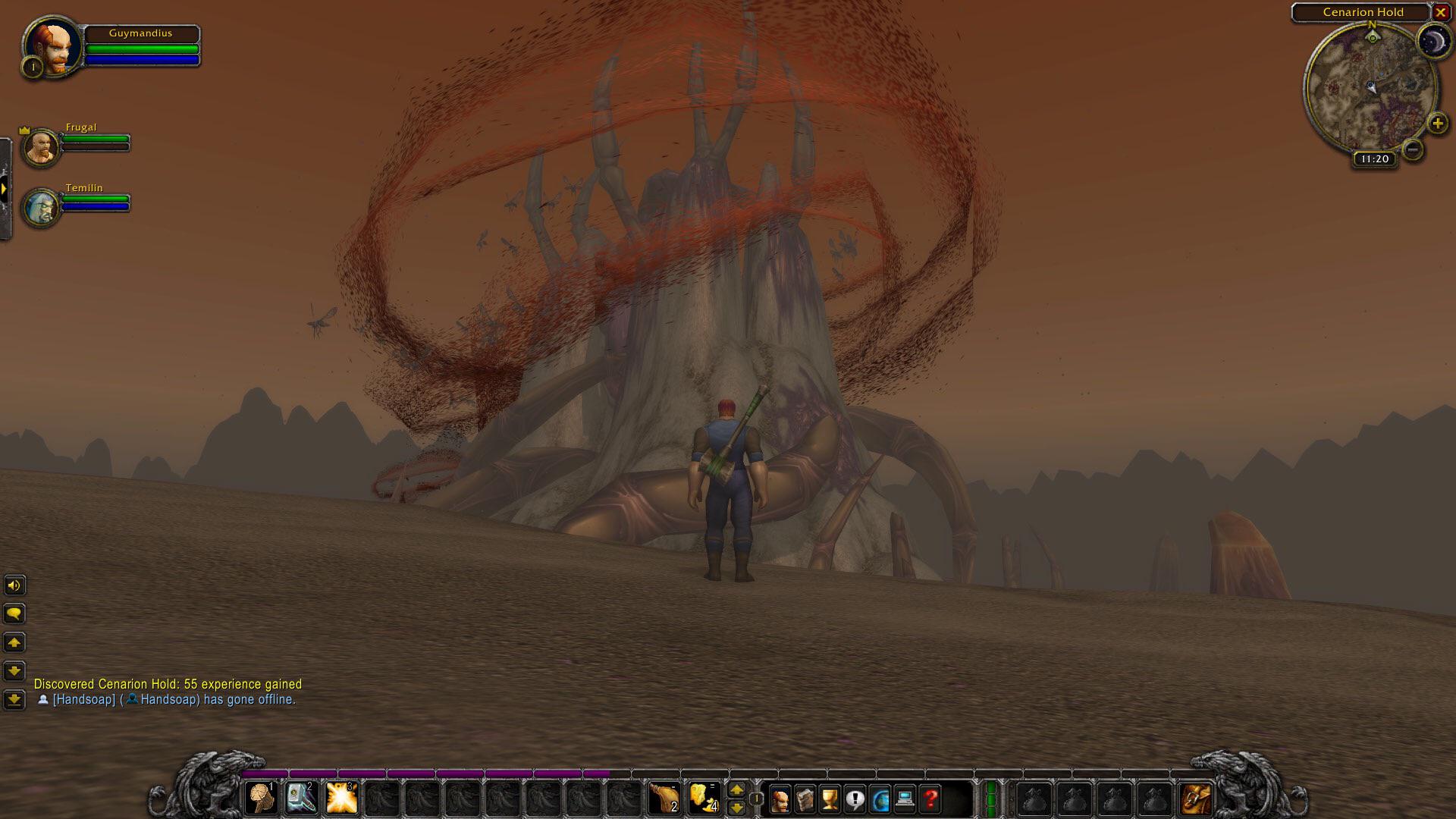Expand the collapsed sidebar via the left-edge arrow tab
This screenshot has height=819, width=1456.
(x=4, y=187)
